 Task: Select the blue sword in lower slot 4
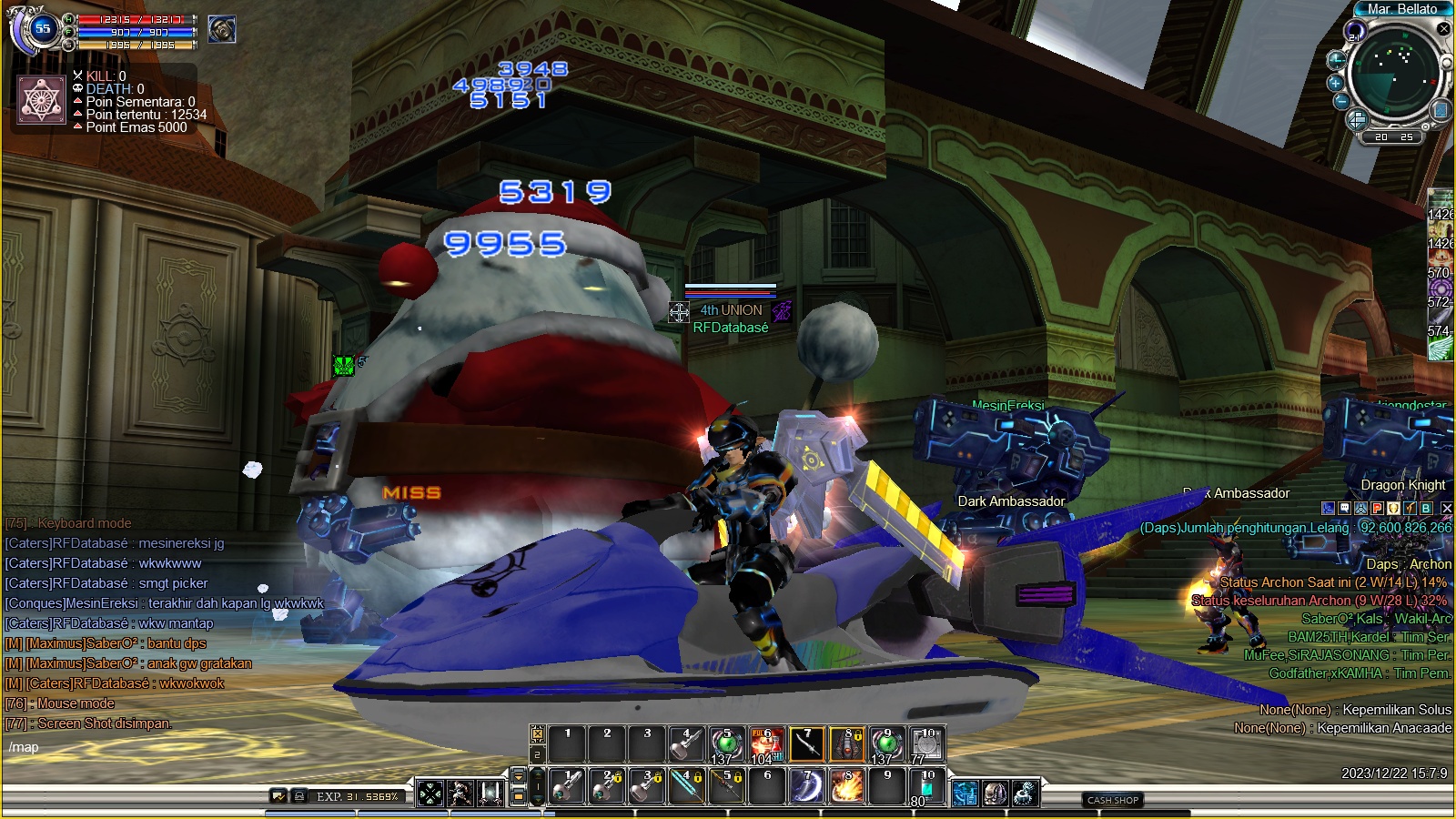[x=686, y=787]
